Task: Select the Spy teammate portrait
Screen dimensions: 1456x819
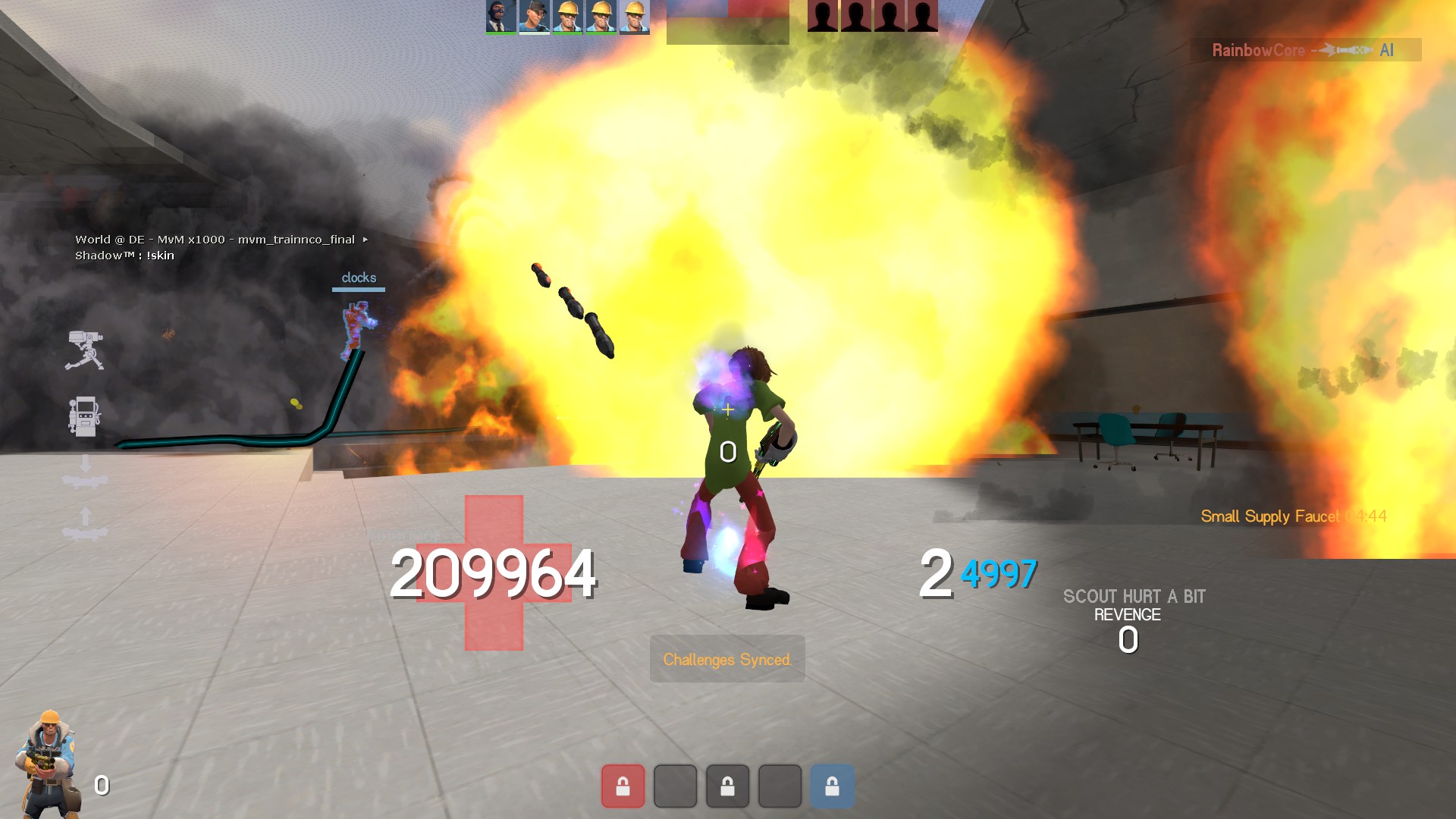Action: coord(500,16)
